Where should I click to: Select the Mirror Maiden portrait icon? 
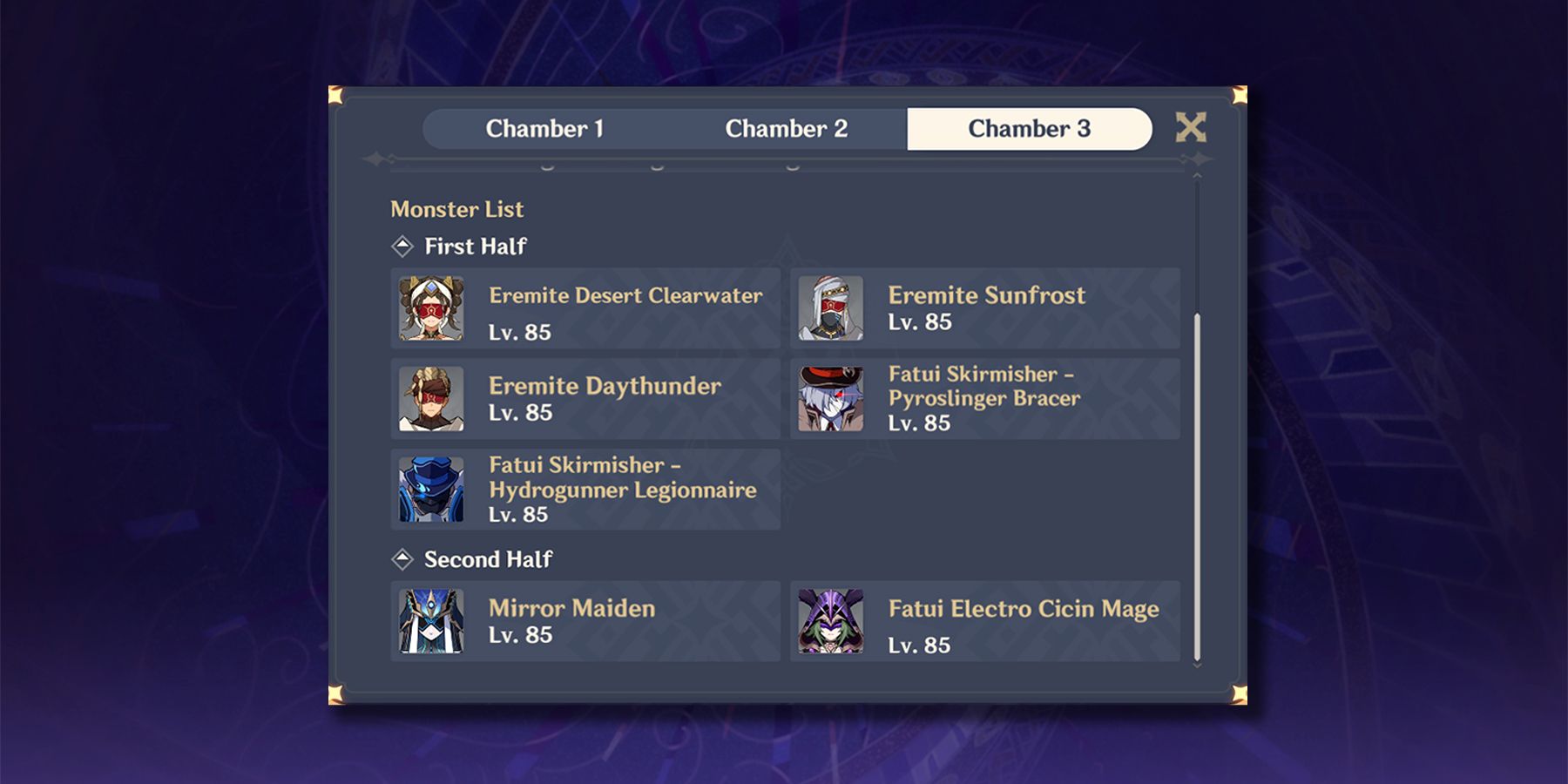433,622
